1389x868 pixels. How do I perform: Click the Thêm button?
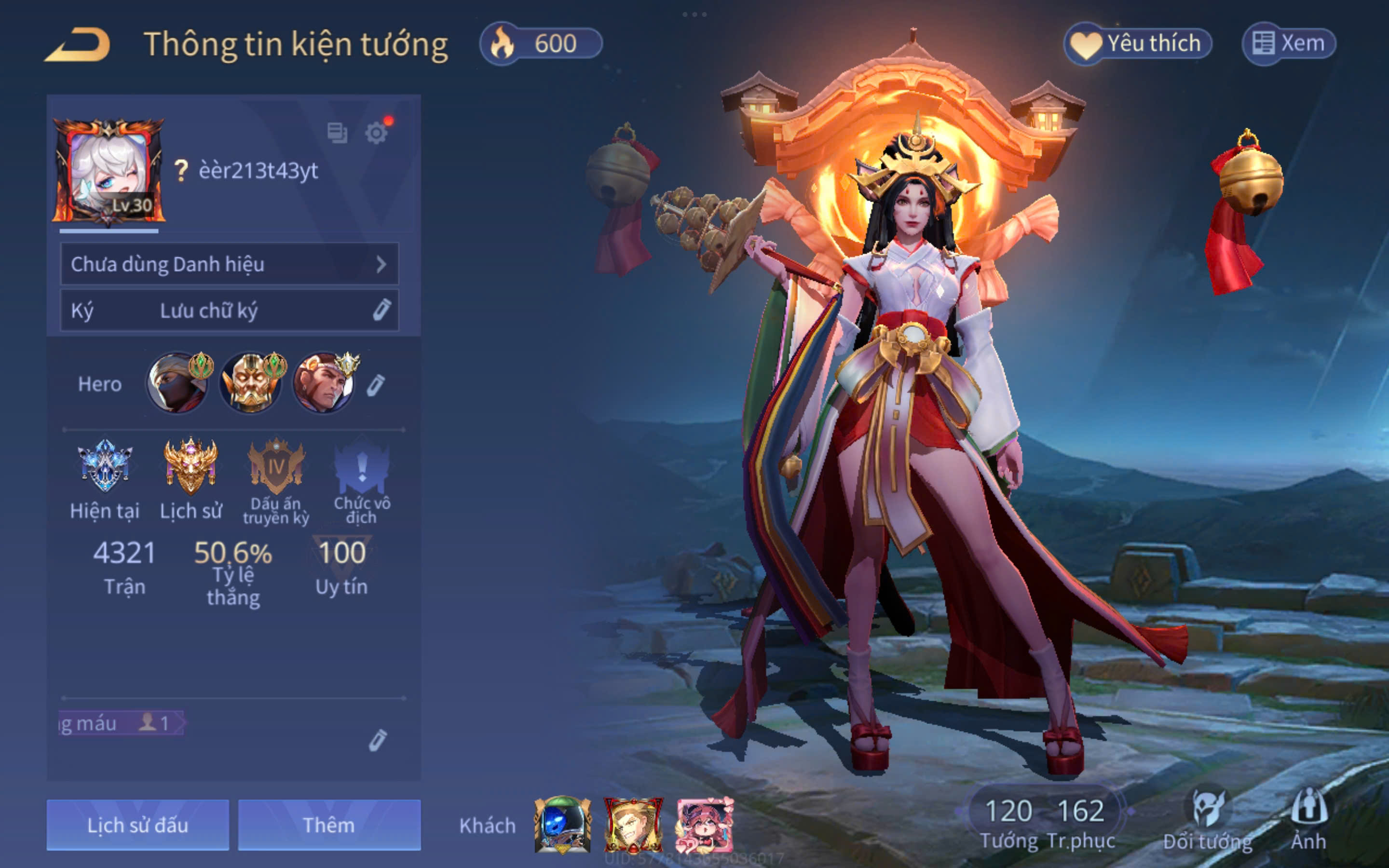coord(329,825)
